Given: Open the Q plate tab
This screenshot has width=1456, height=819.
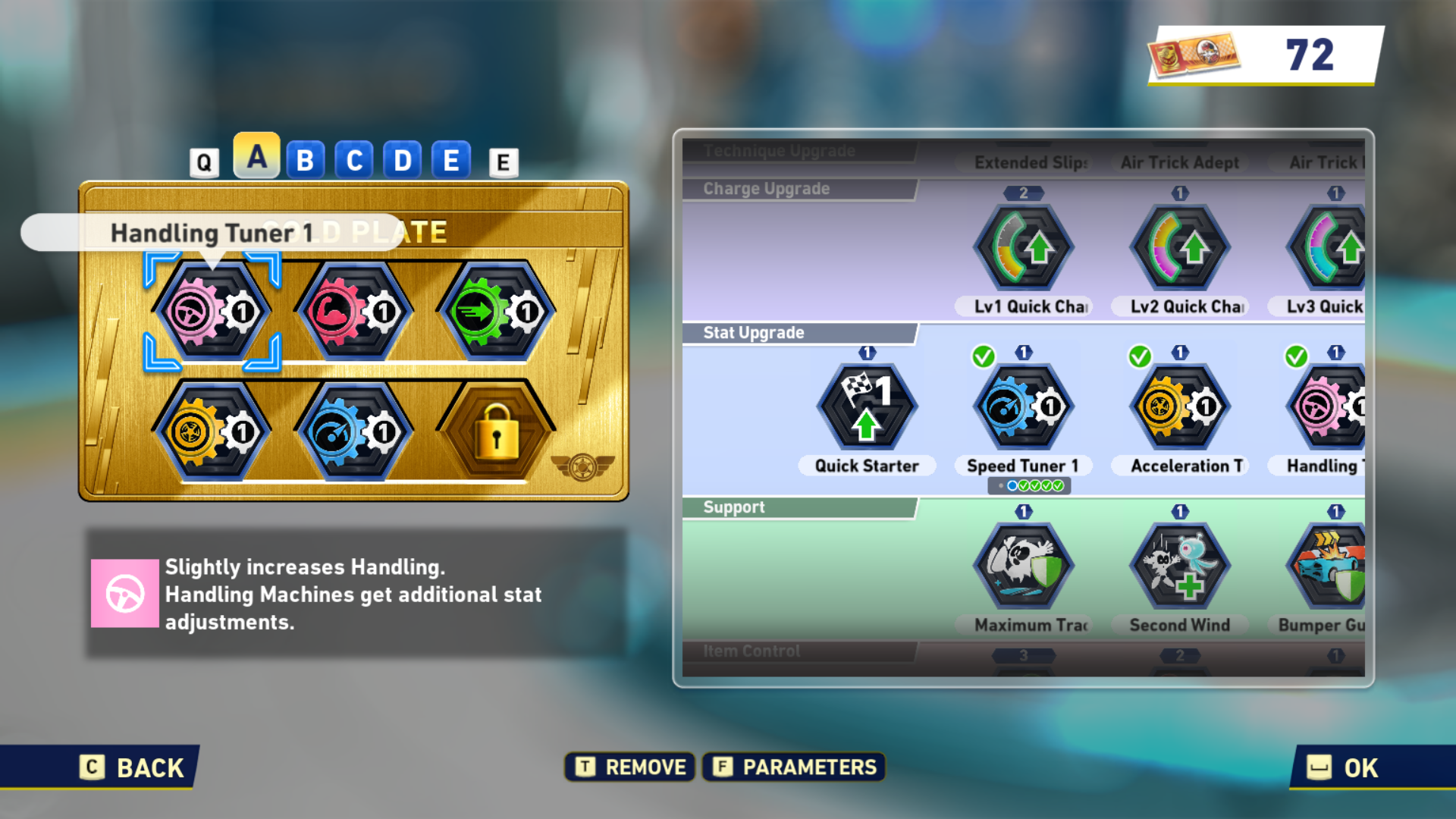Looking at the screenshot, I should pos(203,161).
